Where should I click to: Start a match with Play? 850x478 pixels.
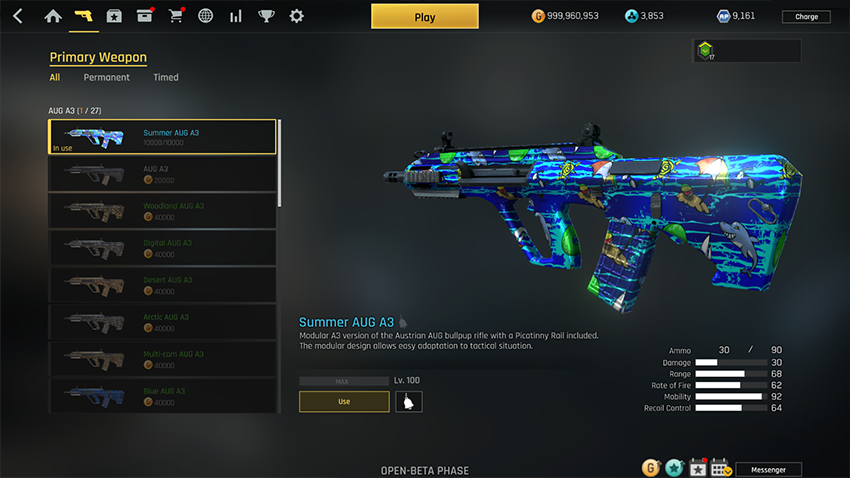click(x=425, y=17)
